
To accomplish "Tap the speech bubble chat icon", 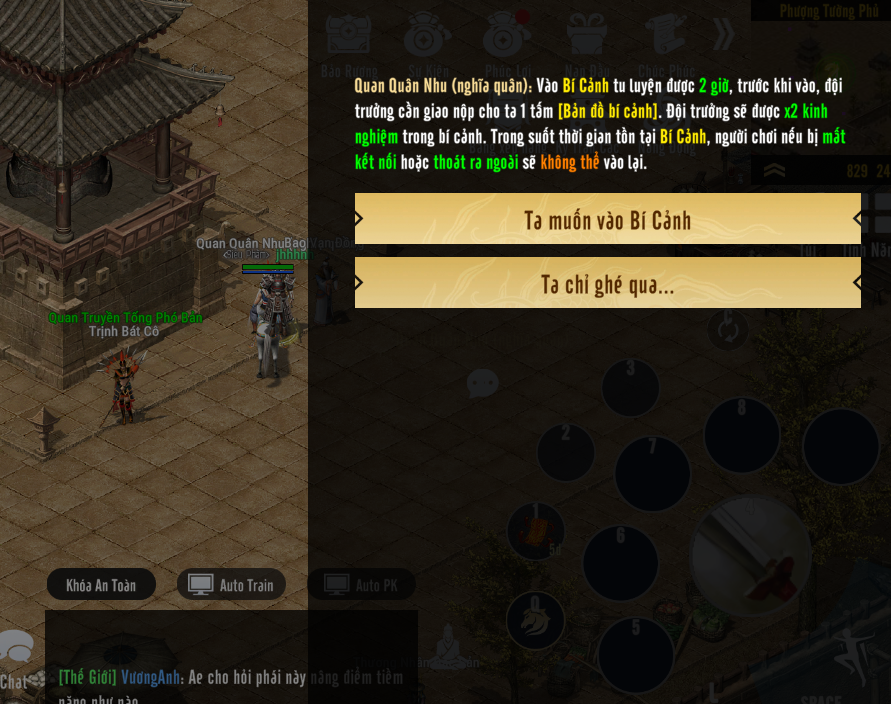I will (483, 383).
